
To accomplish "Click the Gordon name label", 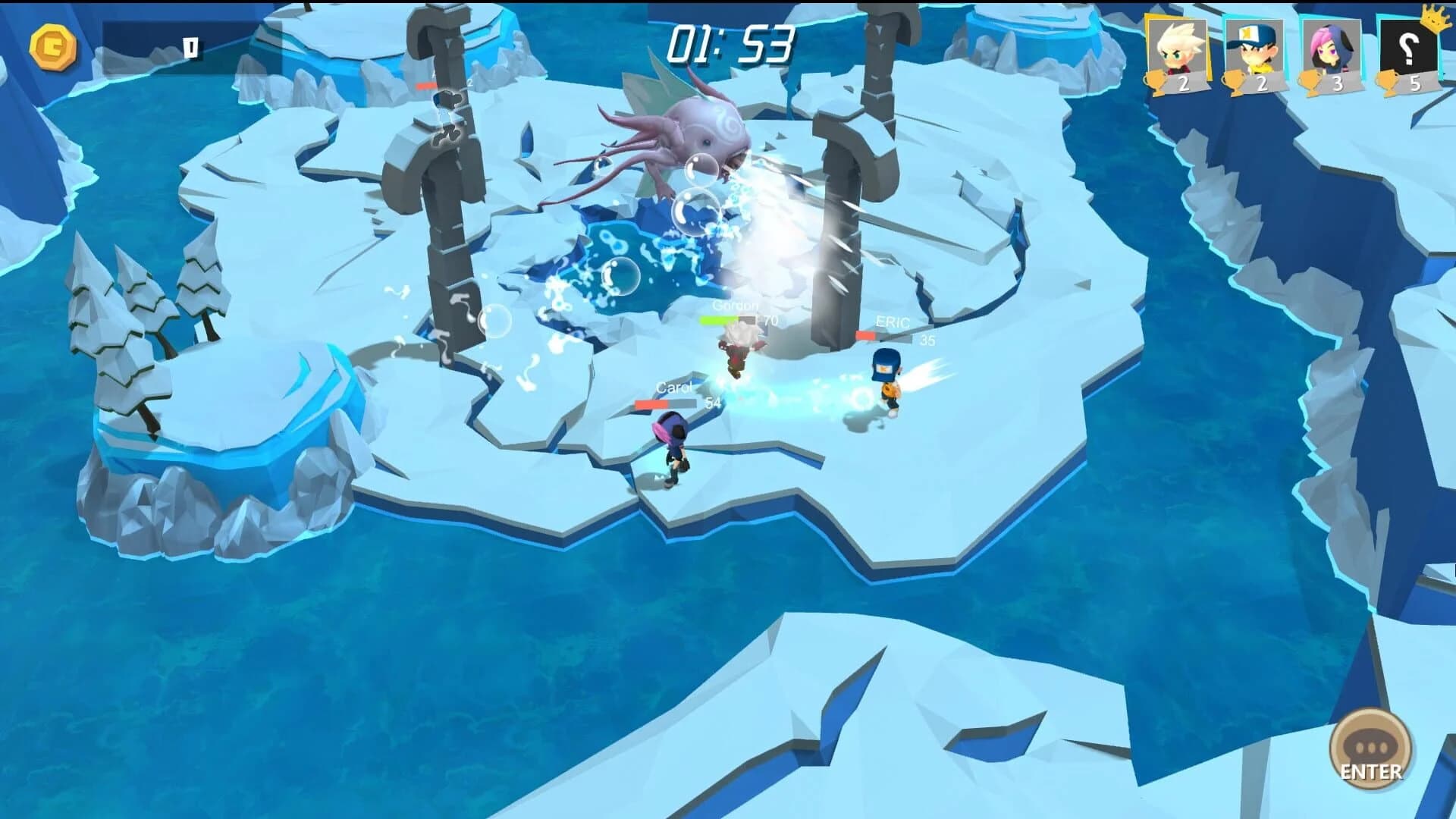I will (734, 305).
